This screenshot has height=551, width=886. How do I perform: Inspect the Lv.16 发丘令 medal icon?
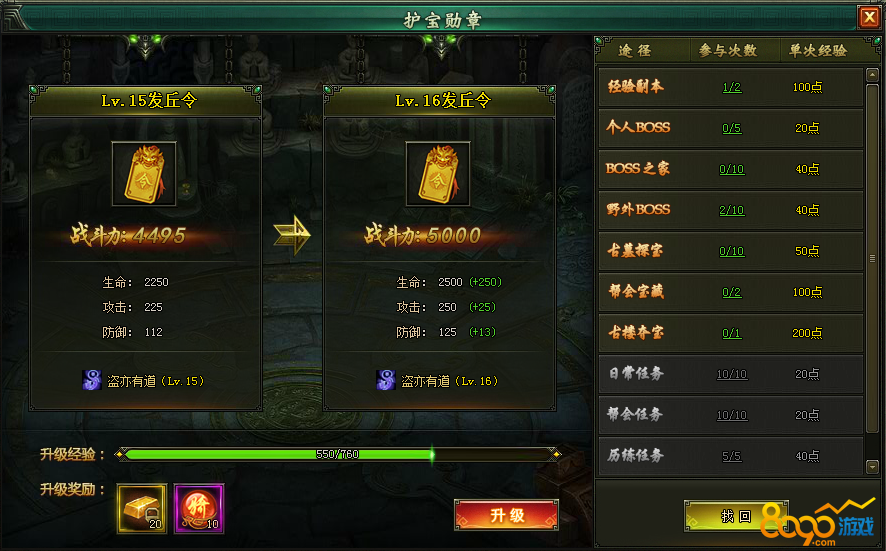pos(437,174)
